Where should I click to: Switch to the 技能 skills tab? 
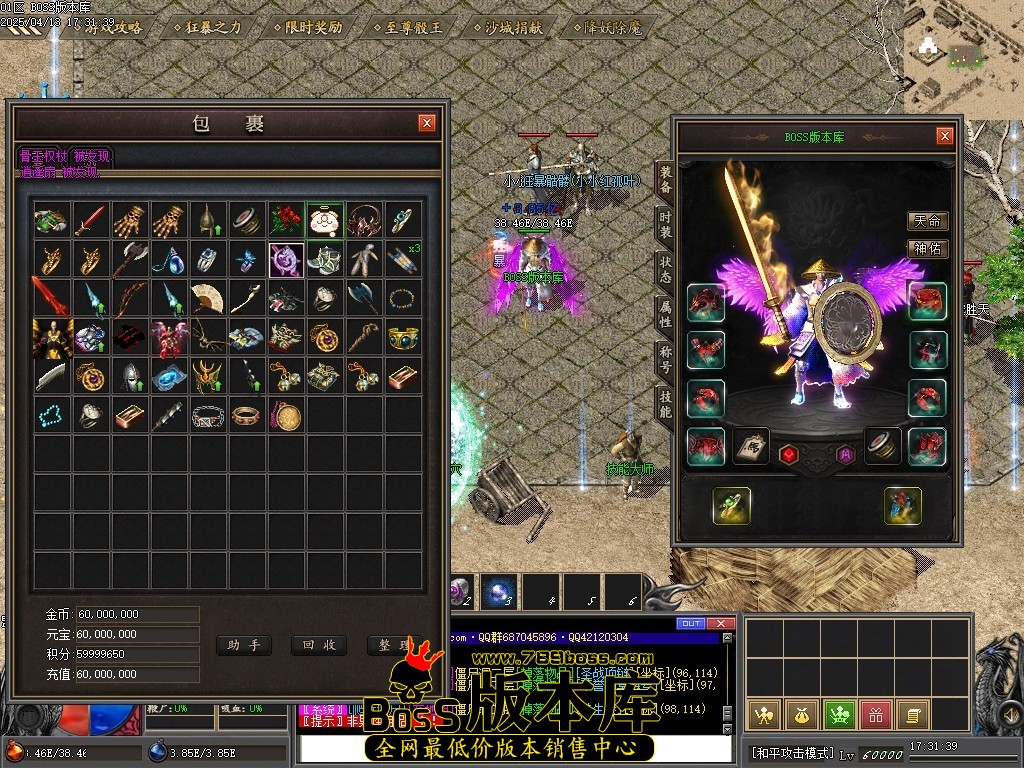click(665, 403)
